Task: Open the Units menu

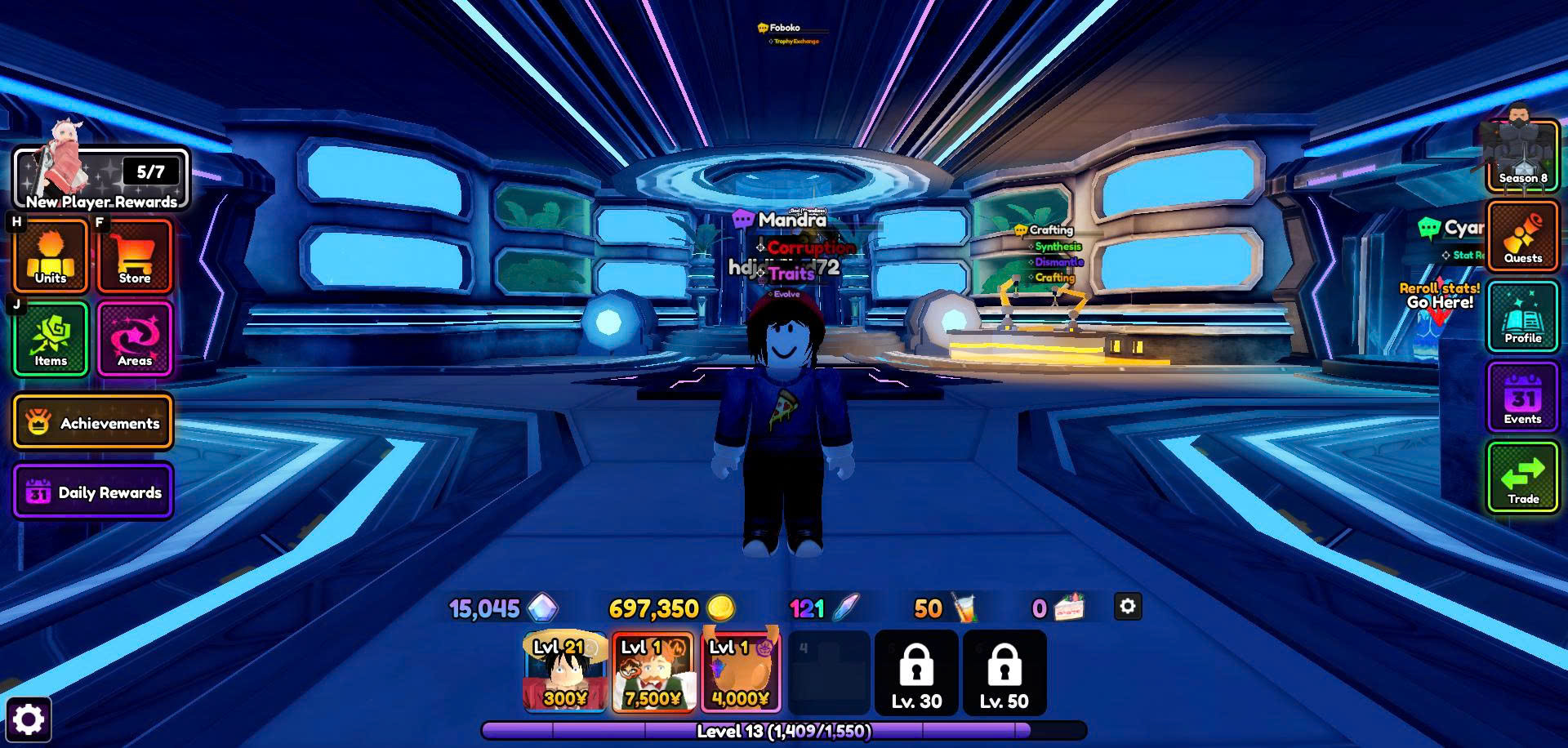Action: click(51, 256)
